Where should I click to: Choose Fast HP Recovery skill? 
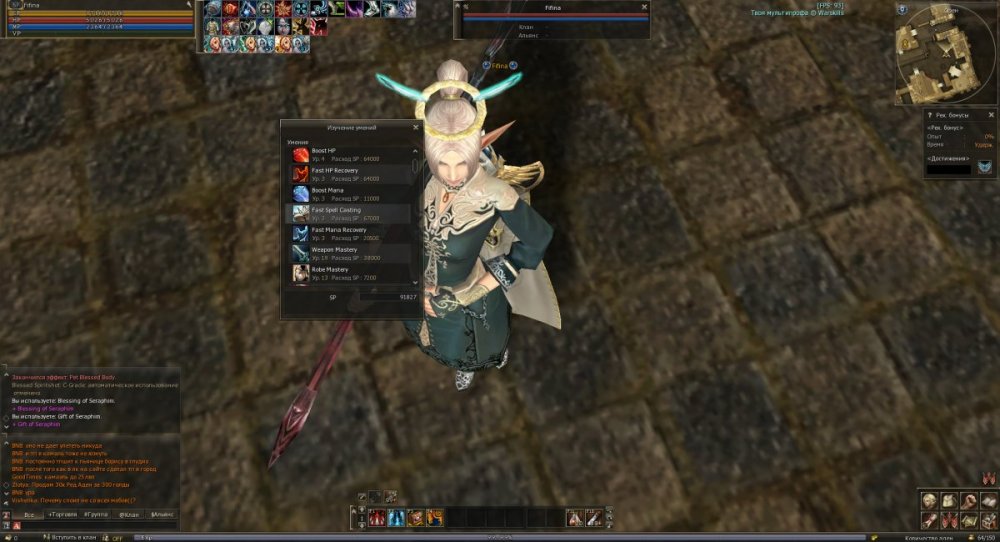click(350, 174)
